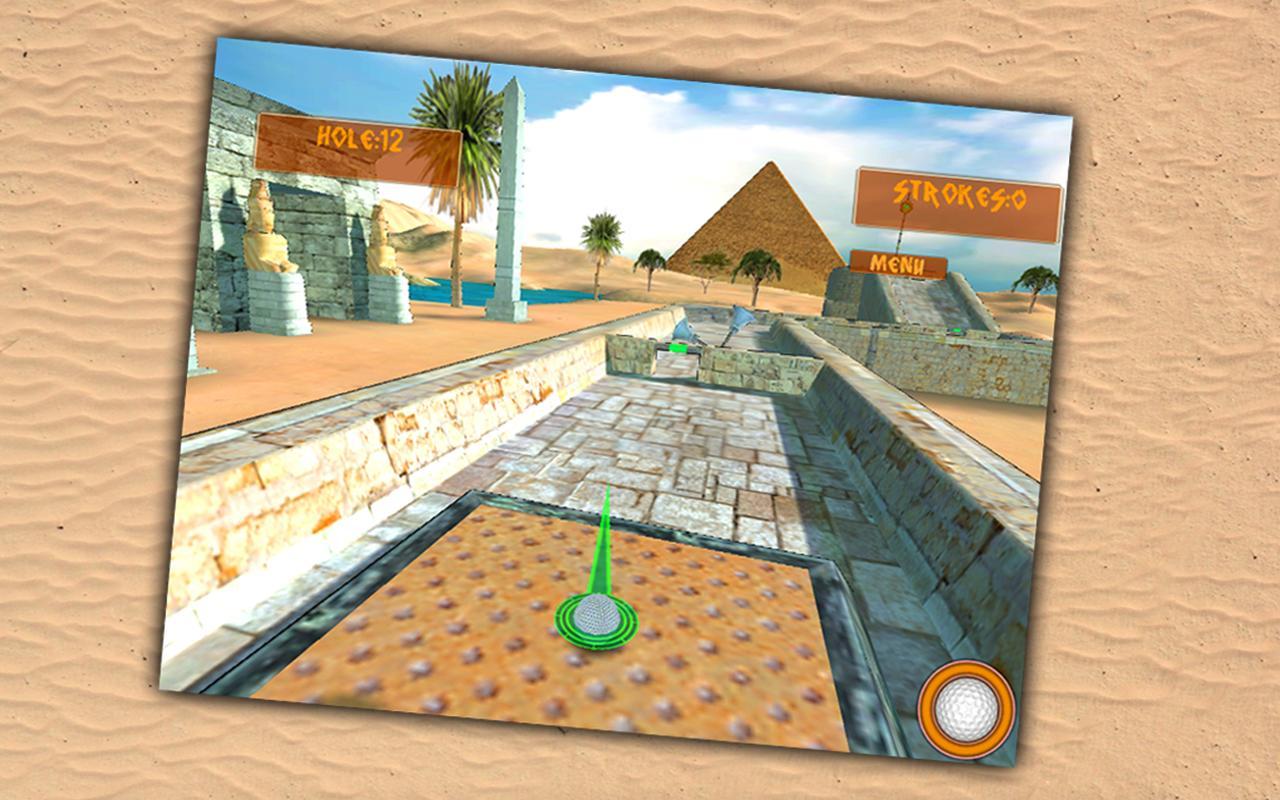The height and width of the screenshot is (800, 1280).
Task: Tap the golf ball shot icon
Action: tap(963, 710)
